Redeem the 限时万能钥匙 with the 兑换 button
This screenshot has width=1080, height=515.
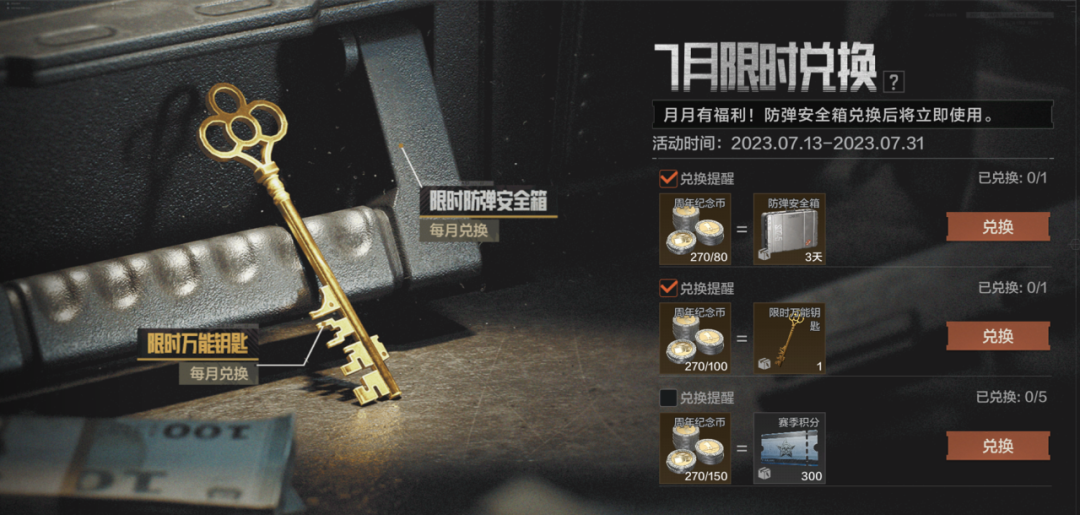click(x=997, y=336)
